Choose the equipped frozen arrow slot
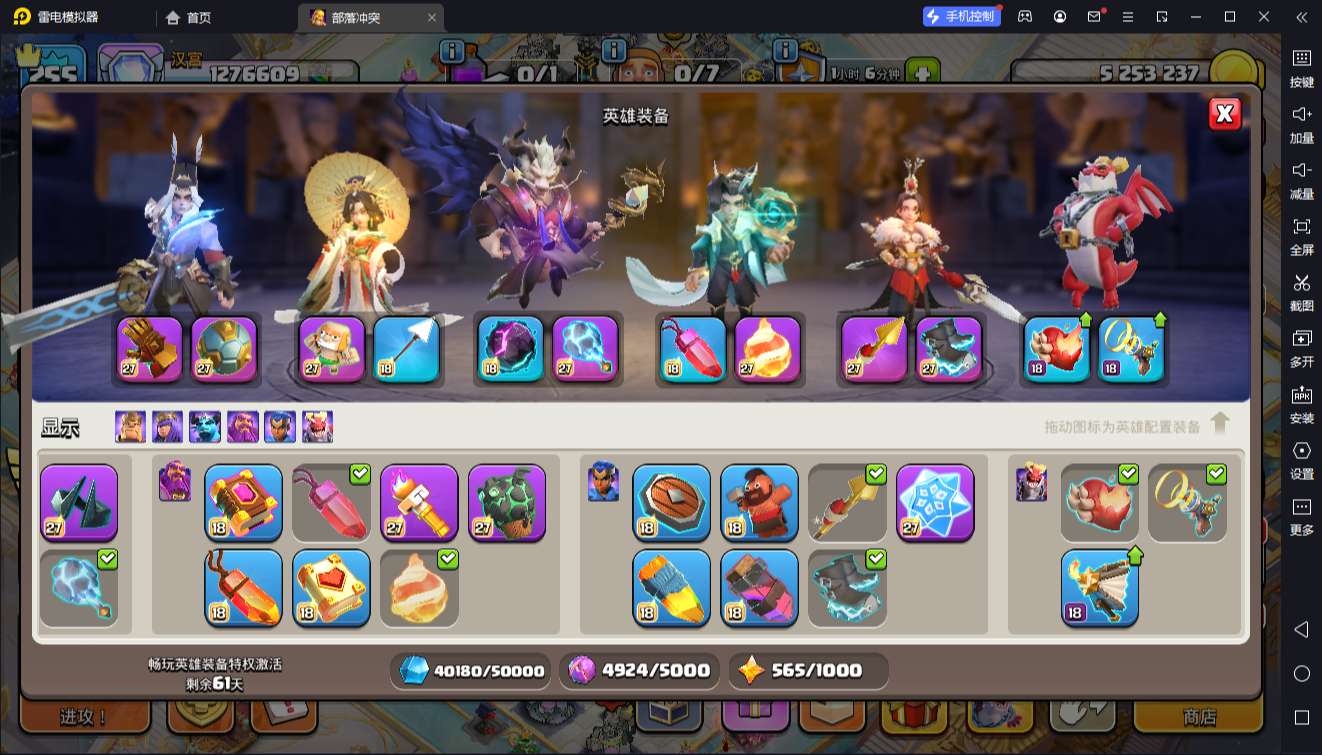Viewport: 1322px width, 755px height. tap(406, 349)
